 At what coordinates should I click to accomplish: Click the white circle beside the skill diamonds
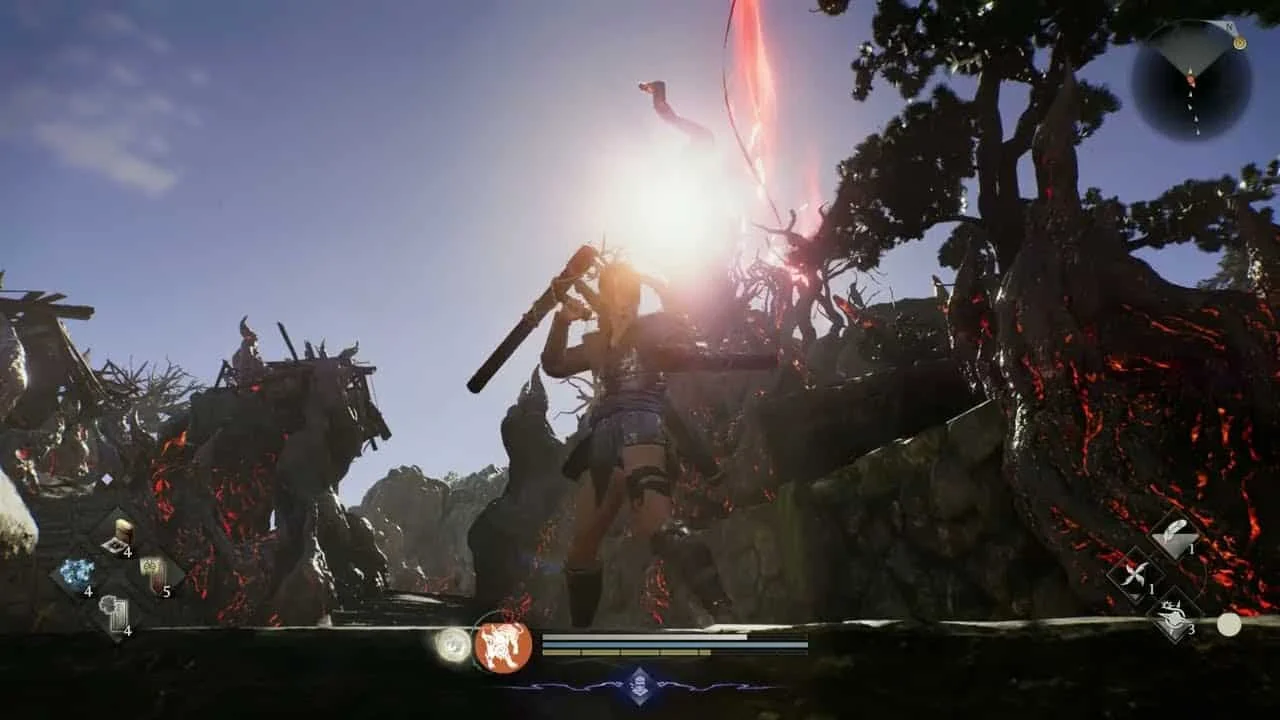coord(1228,624)
